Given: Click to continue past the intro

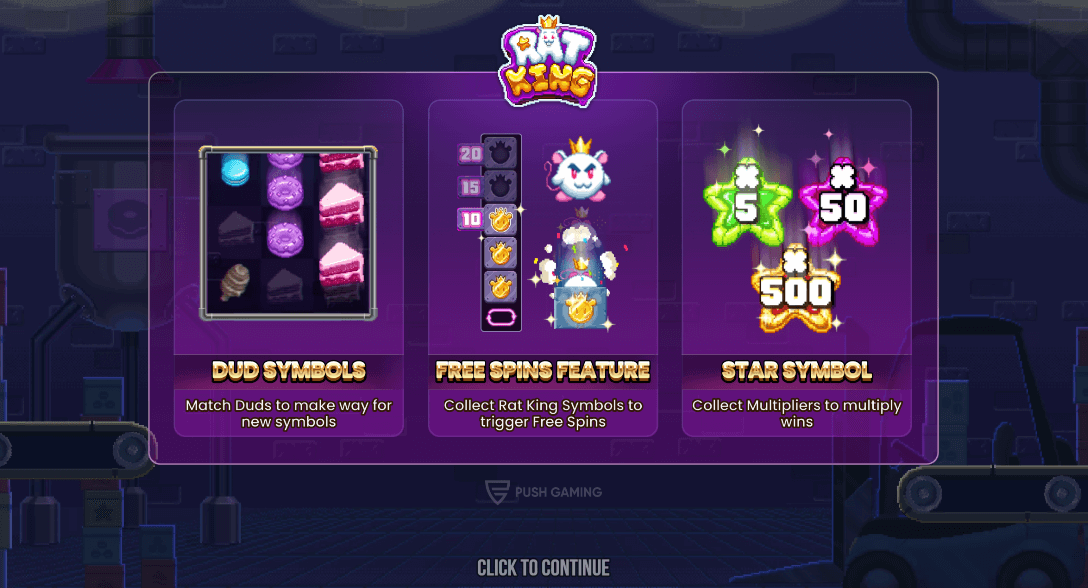Looking at the screenshot, I should coord(543,568).
